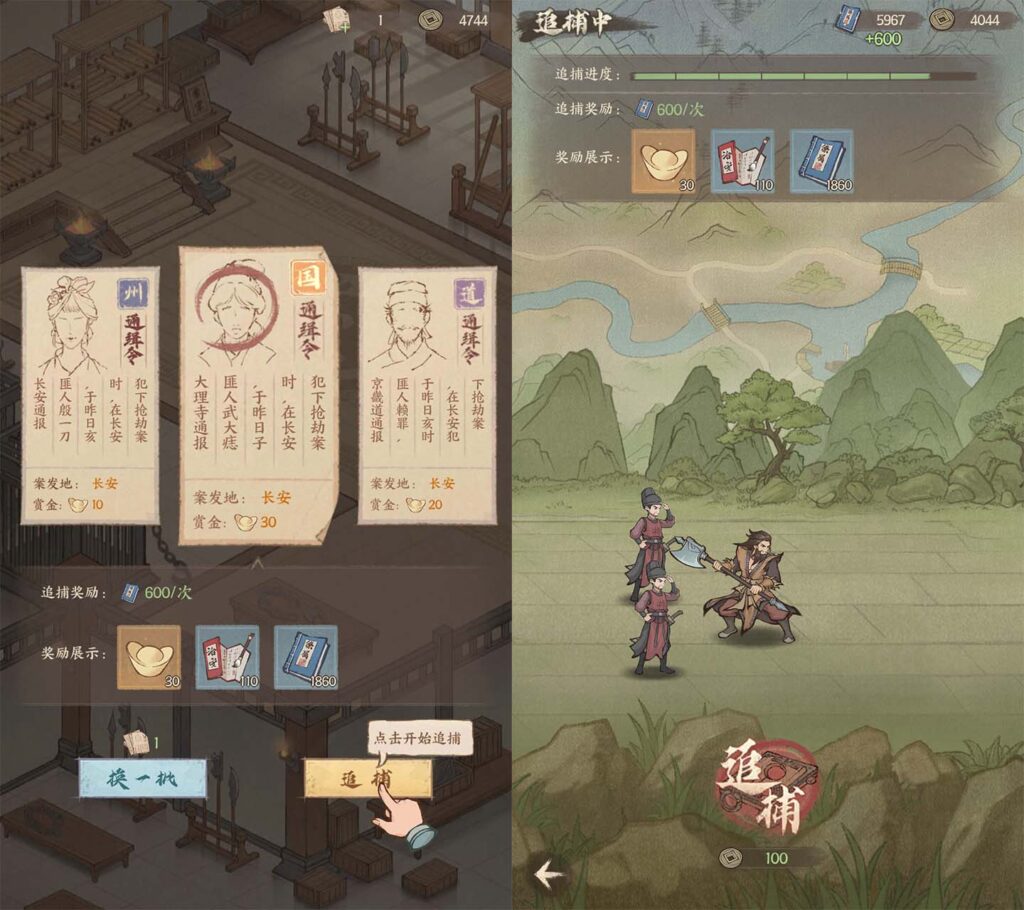Open the coin balance showing 4044
Screen dimensions: 1024x910
[x=965, y=19]
